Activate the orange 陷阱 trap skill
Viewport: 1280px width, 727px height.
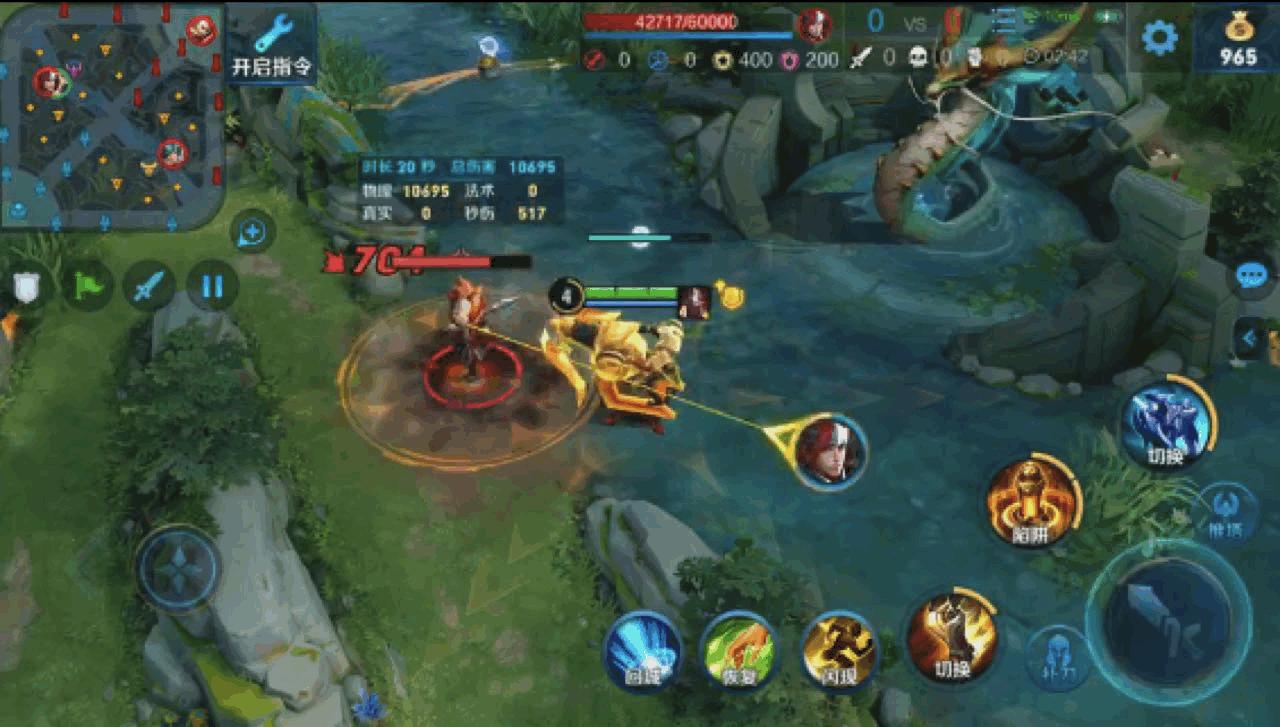[1032, 501]
